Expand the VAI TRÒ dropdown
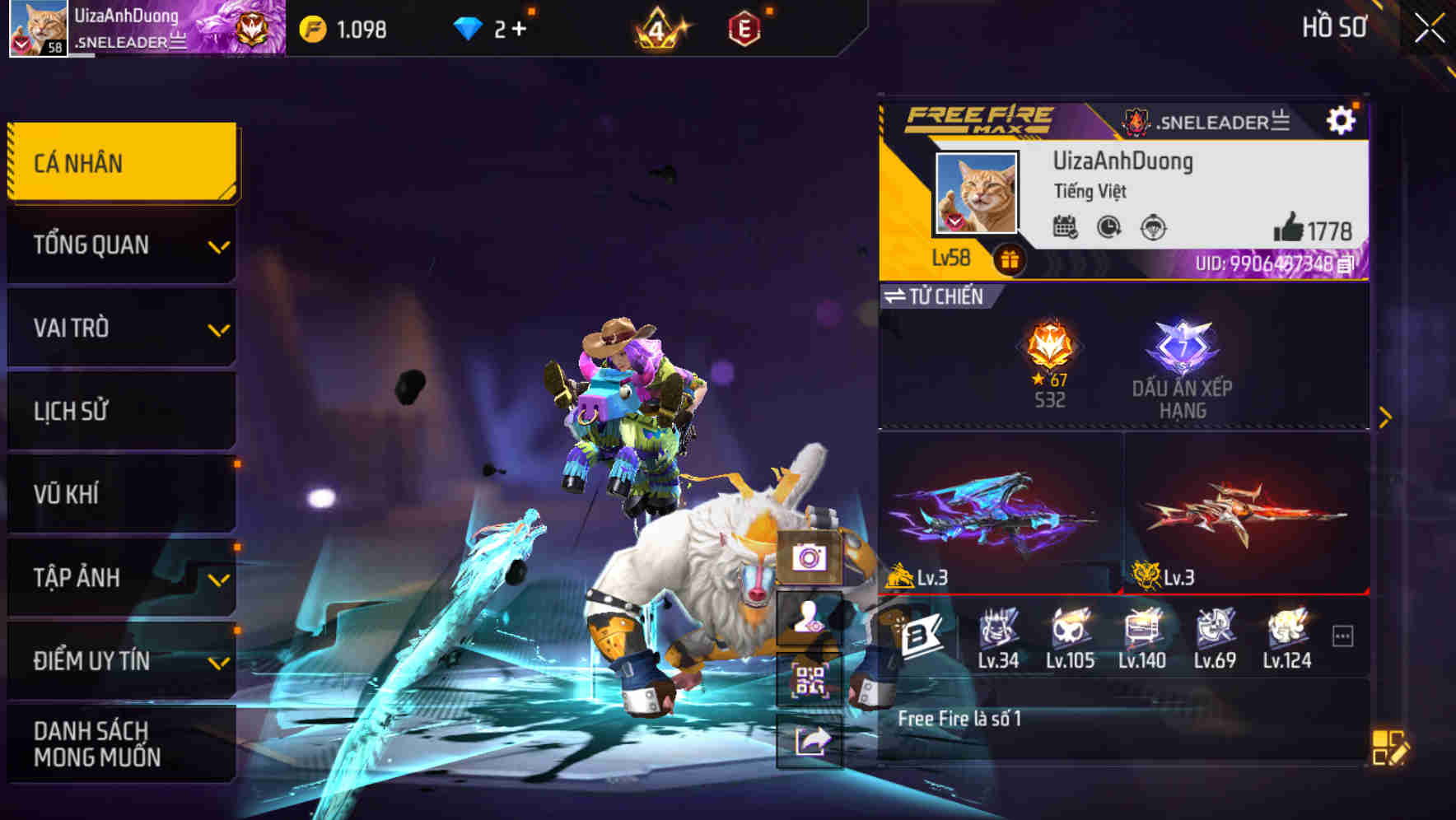The height and width of the screenshot is (820, 1456). coord(121,328)
